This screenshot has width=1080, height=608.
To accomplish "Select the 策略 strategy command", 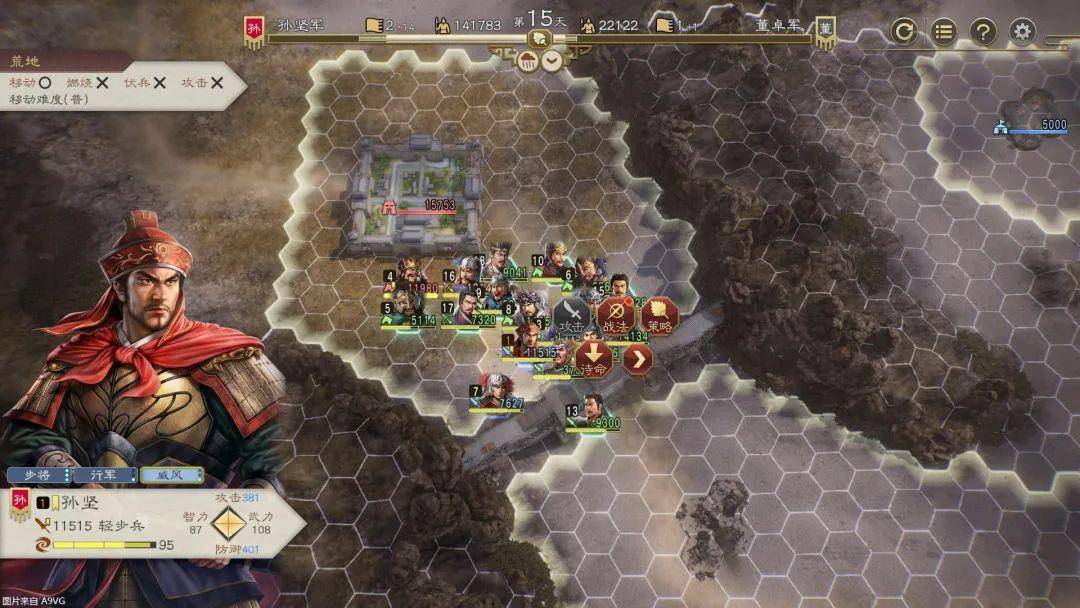I will (x=660, y=316).
